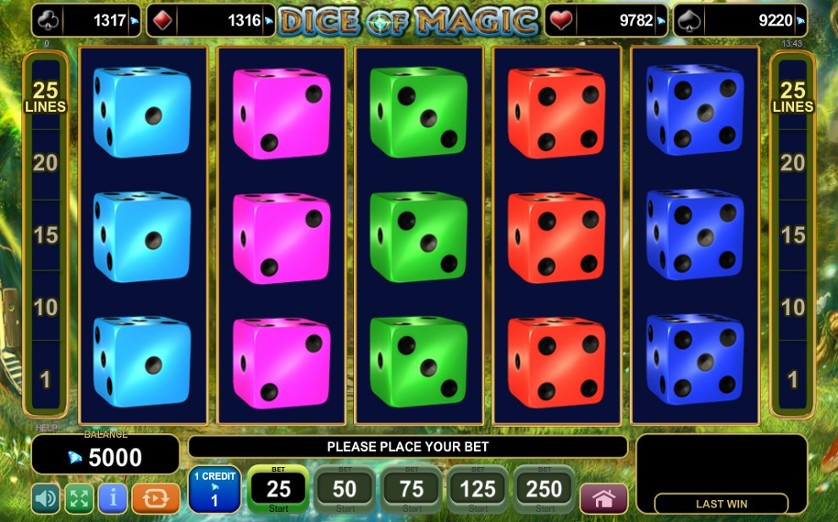Return to lobby with the home button

pyautogui.click(x=603, y=497)
